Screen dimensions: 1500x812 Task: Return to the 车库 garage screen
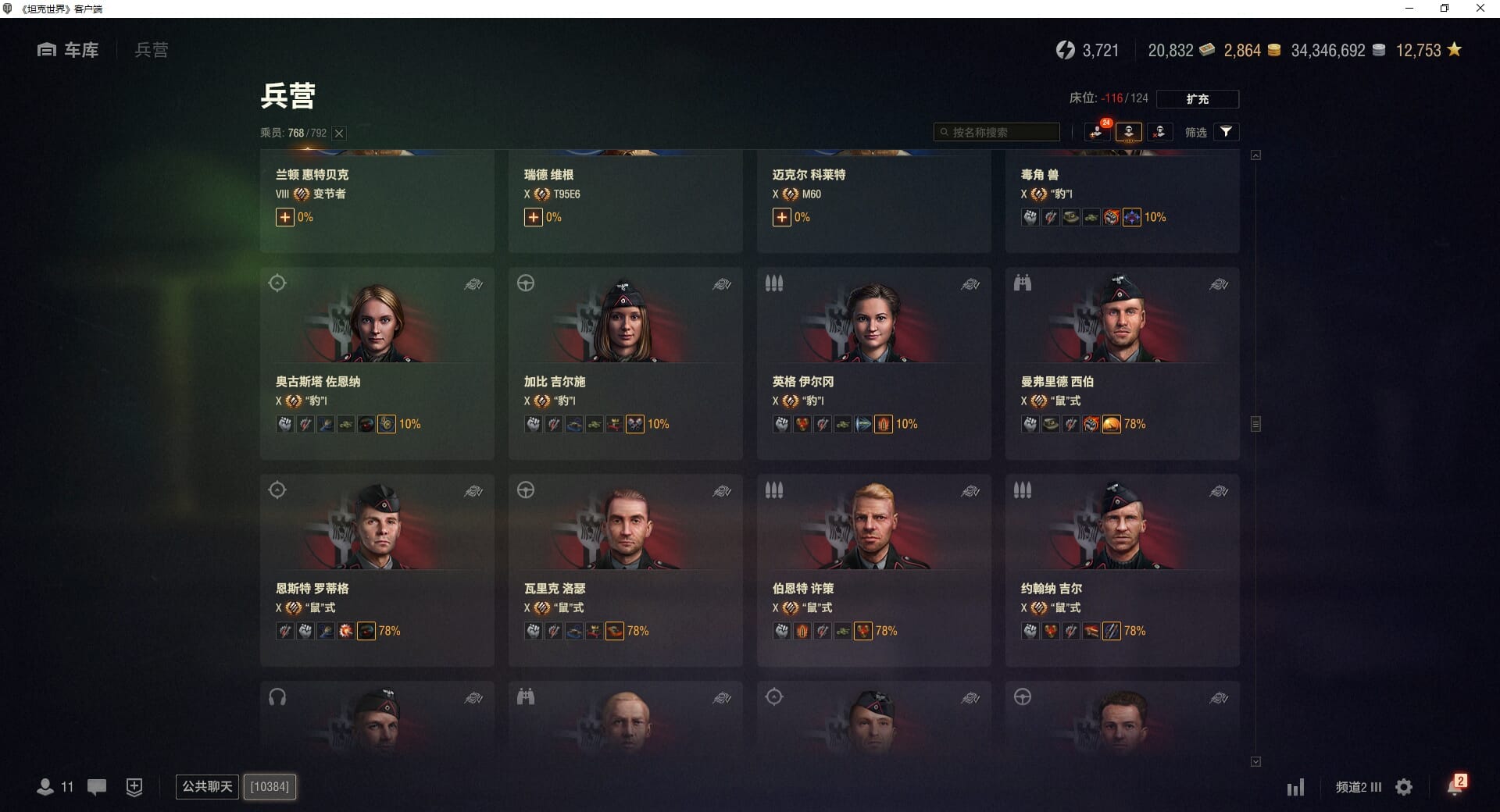pos(69,50)
